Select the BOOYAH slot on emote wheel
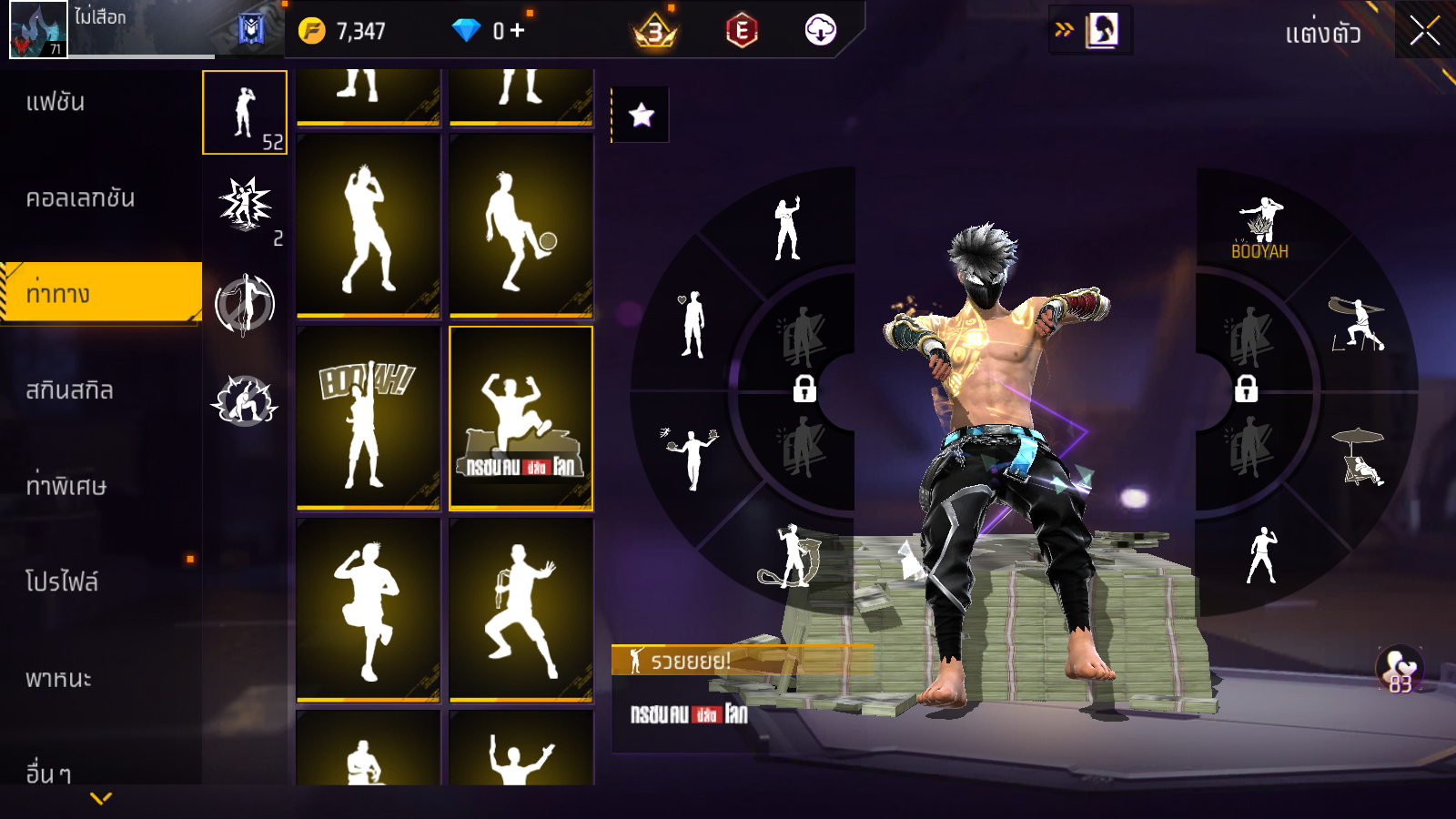The image size is (1456, 819). tap(1260, 229)
